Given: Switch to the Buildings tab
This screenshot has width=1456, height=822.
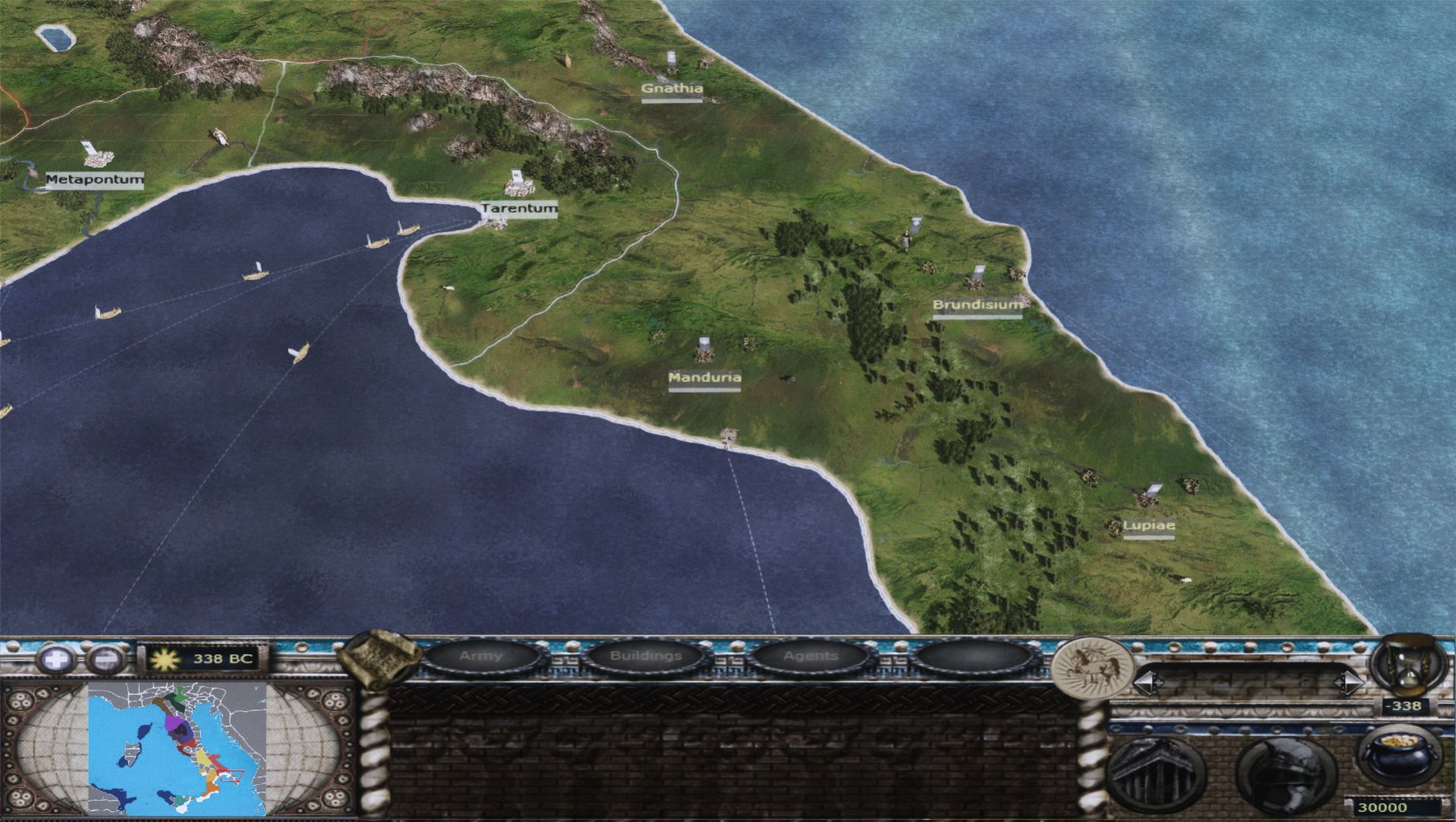Looking at the screenshot, I should [x=646, y=656].
